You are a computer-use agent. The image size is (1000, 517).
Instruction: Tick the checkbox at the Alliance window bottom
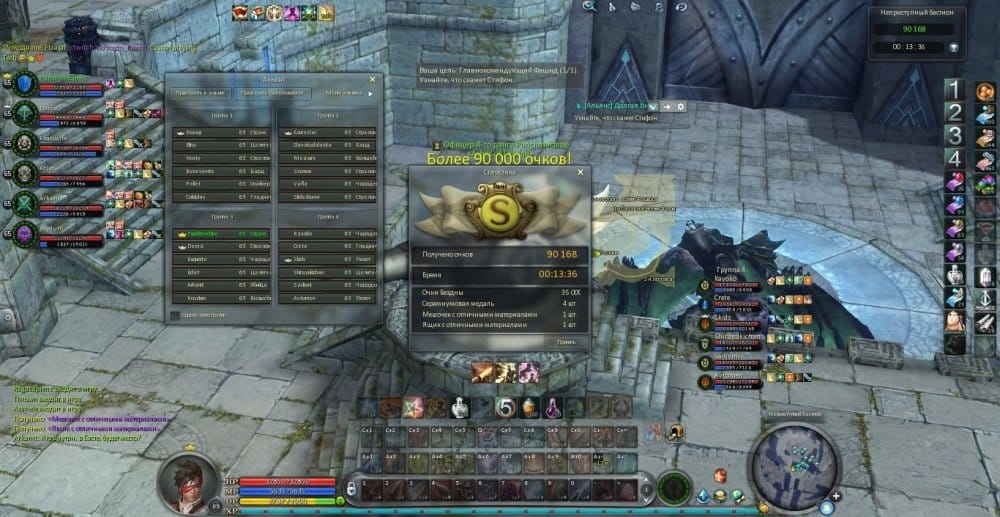176,315
